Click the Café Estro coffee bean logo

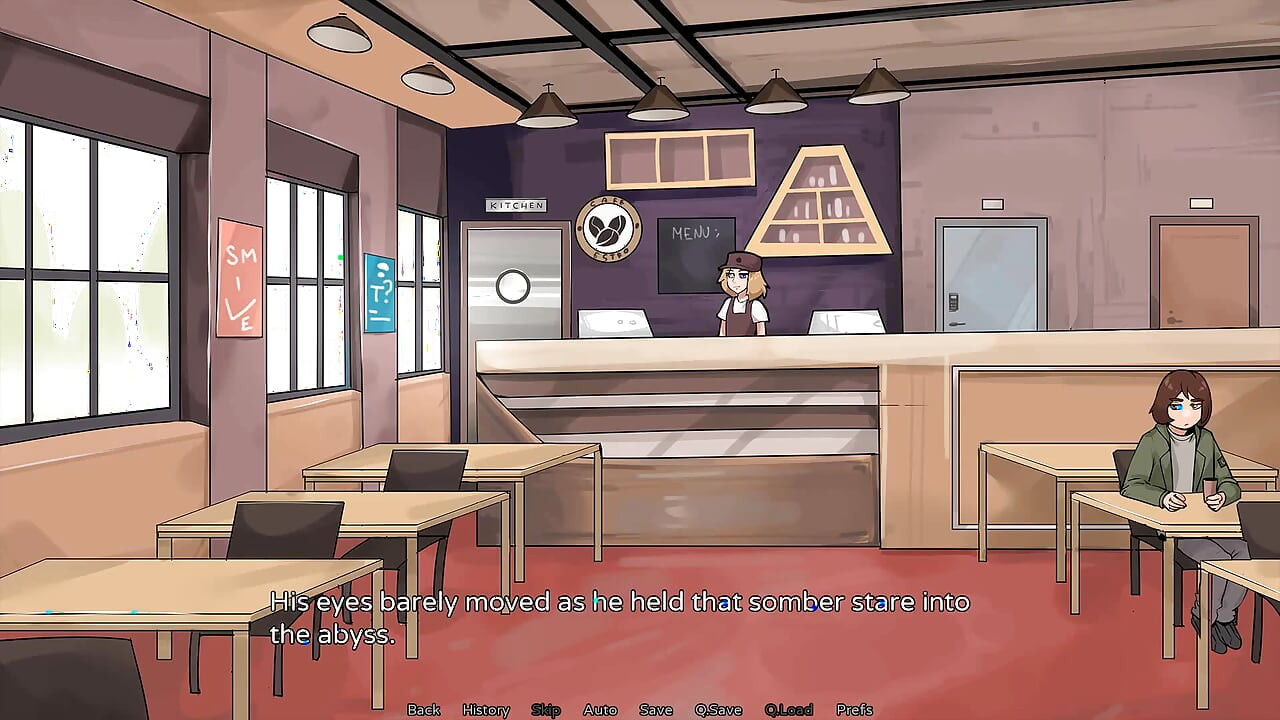pos(610,228)
